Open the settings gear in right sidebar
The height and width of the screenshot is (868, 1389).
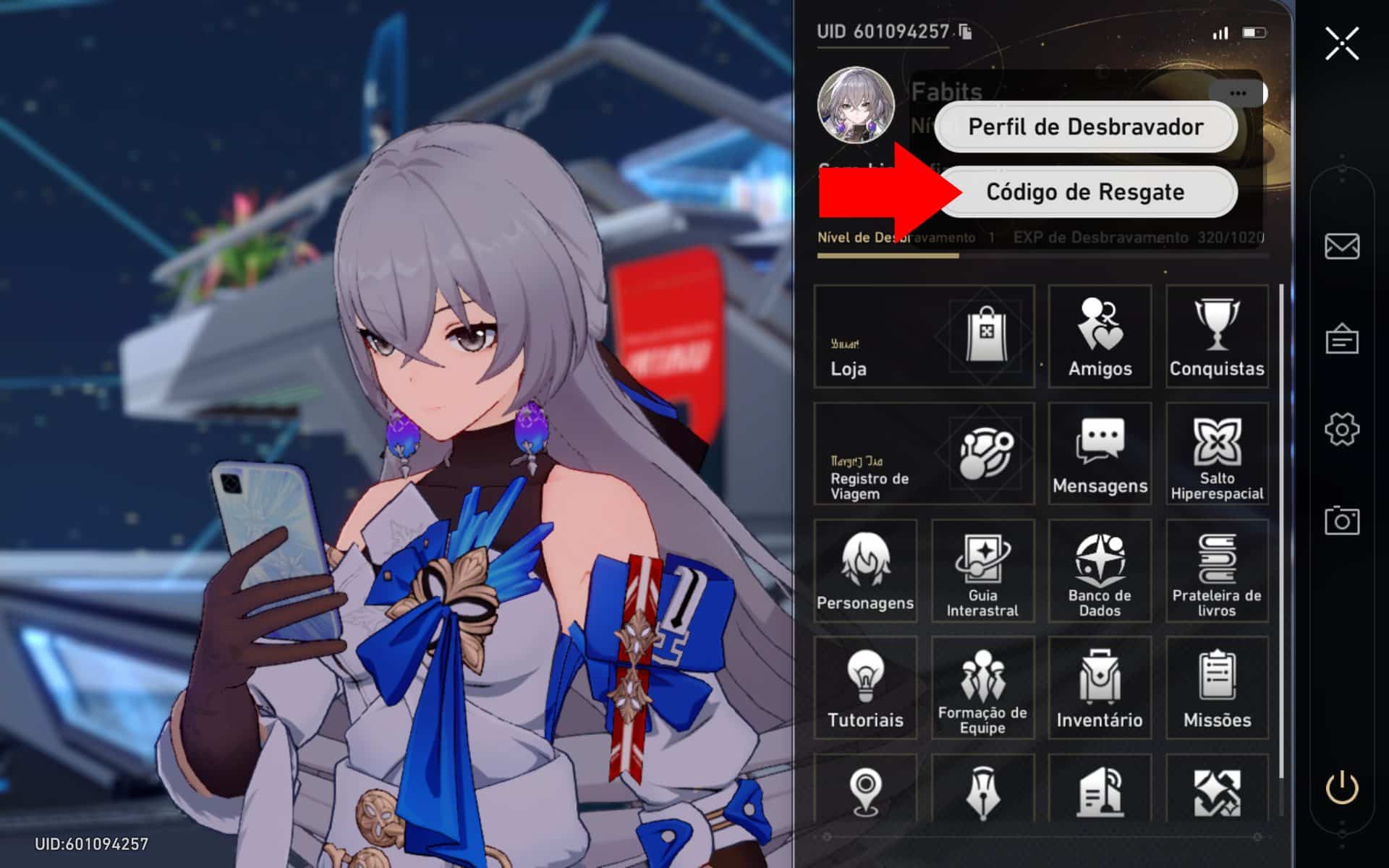[x=1343, y=427]
